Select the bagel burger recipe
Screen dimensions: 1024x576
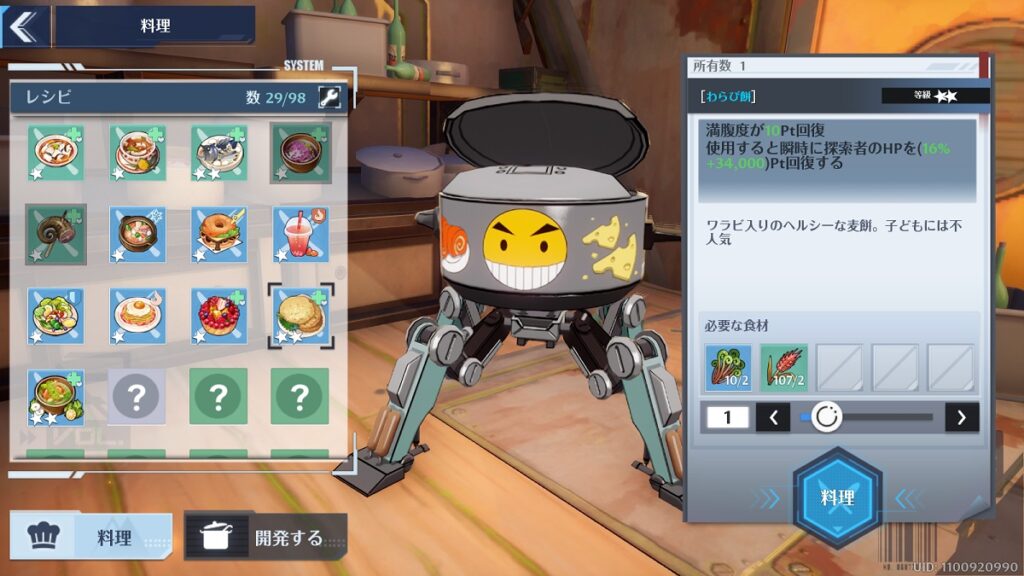coord(218,234)
